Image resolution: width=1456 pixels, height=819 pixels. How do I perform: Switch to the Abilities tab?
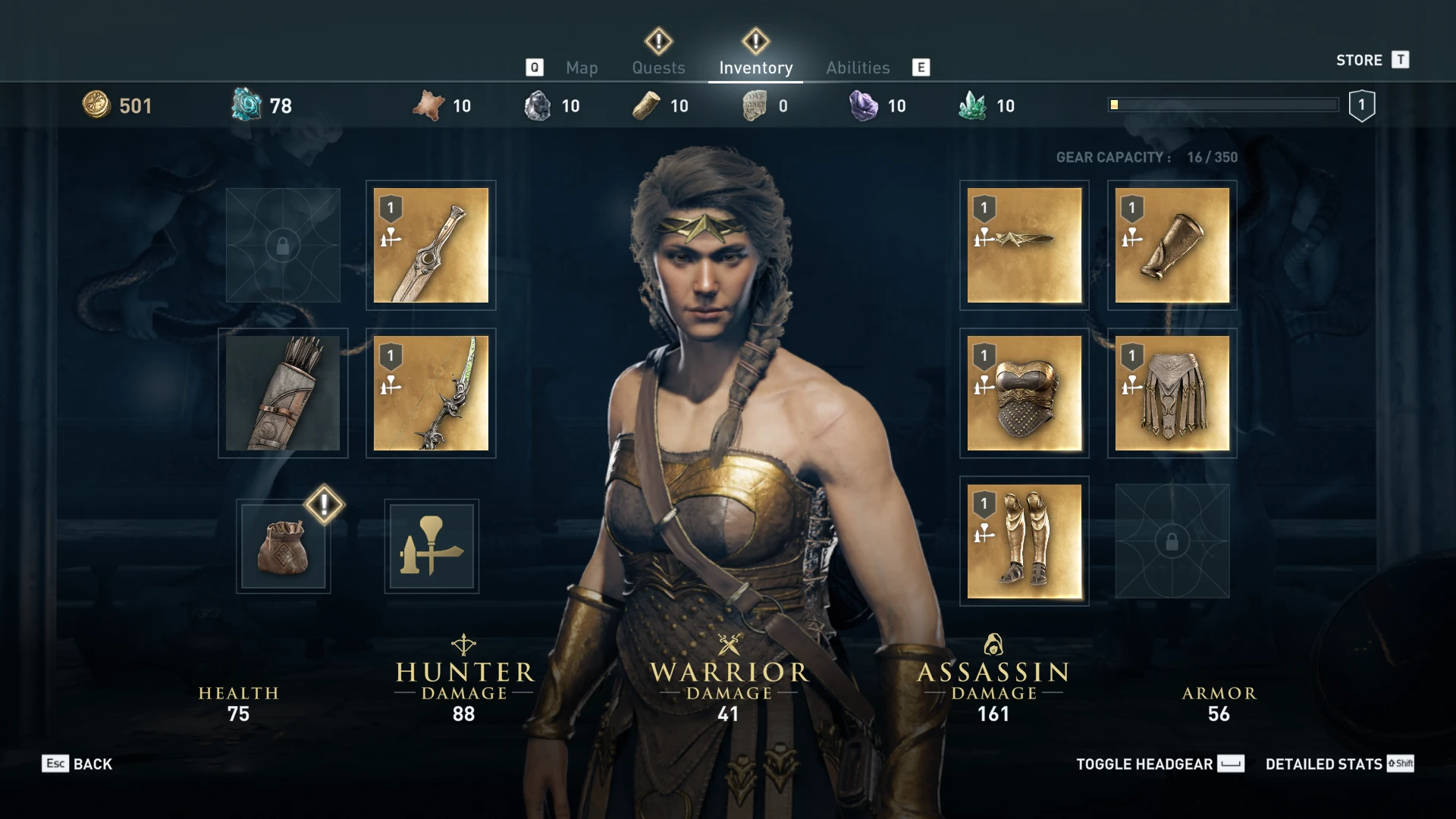tap(858, 67)
